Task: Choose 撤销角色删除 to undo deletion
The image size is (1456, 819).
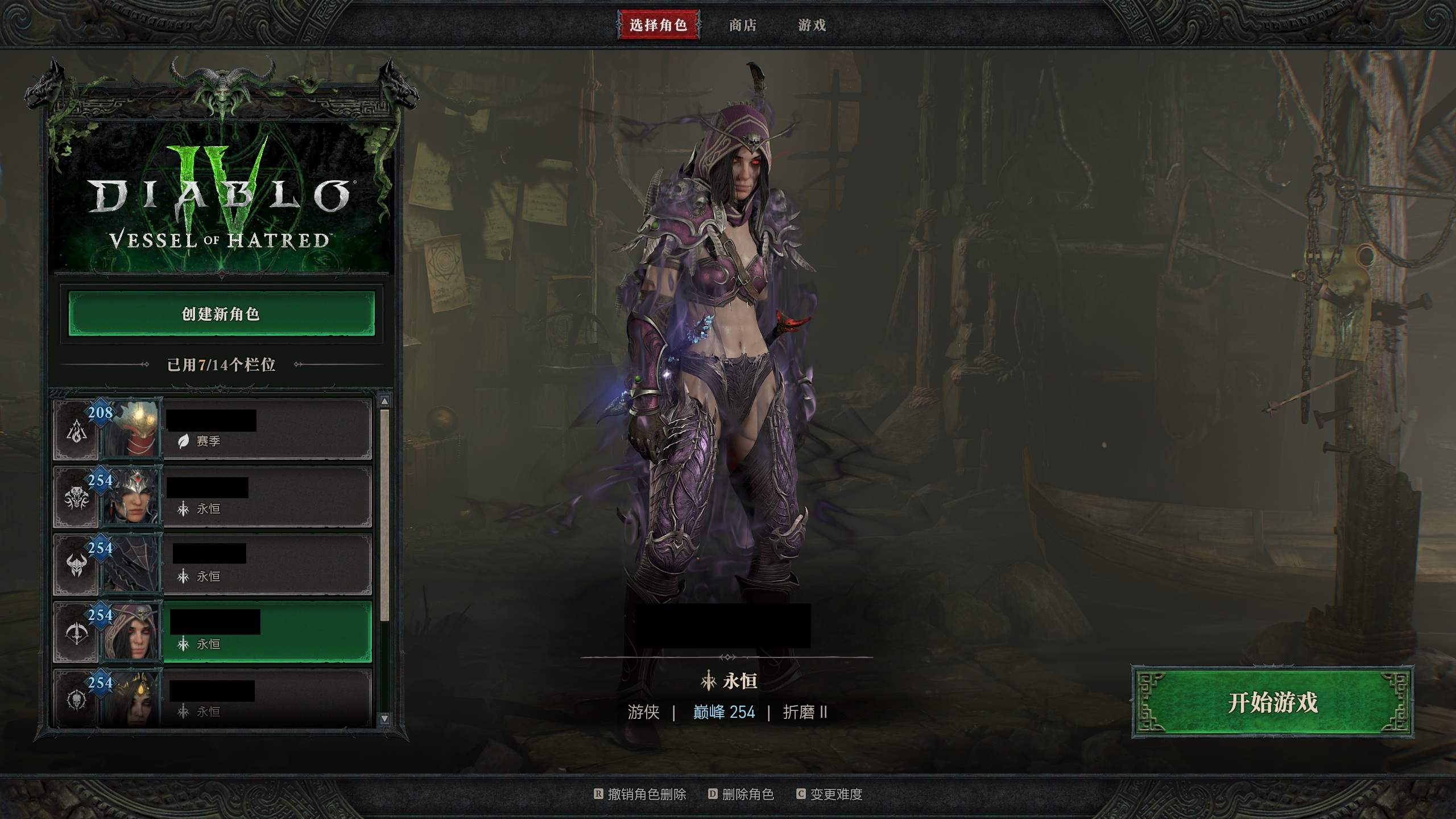Action: coord(647,794)
